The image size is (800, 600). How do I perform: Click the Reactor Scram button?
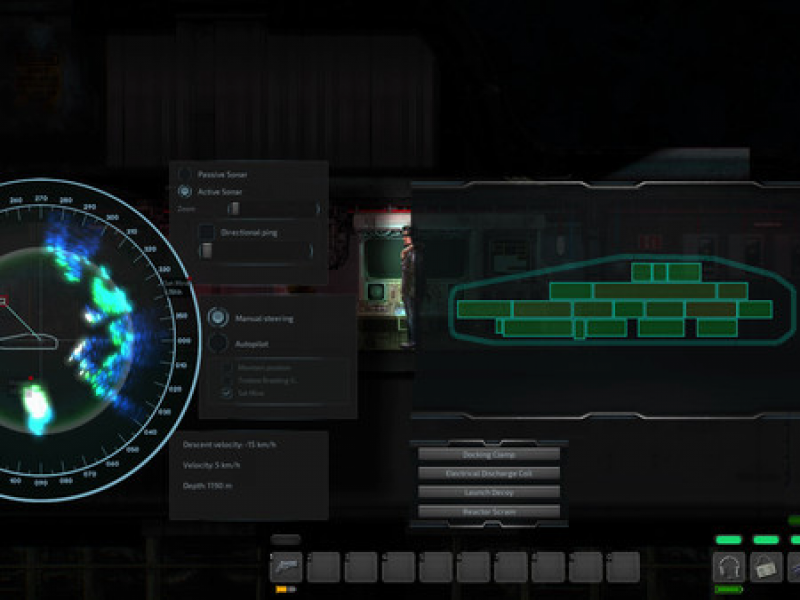pyautogui.click(x=489, y=511)
